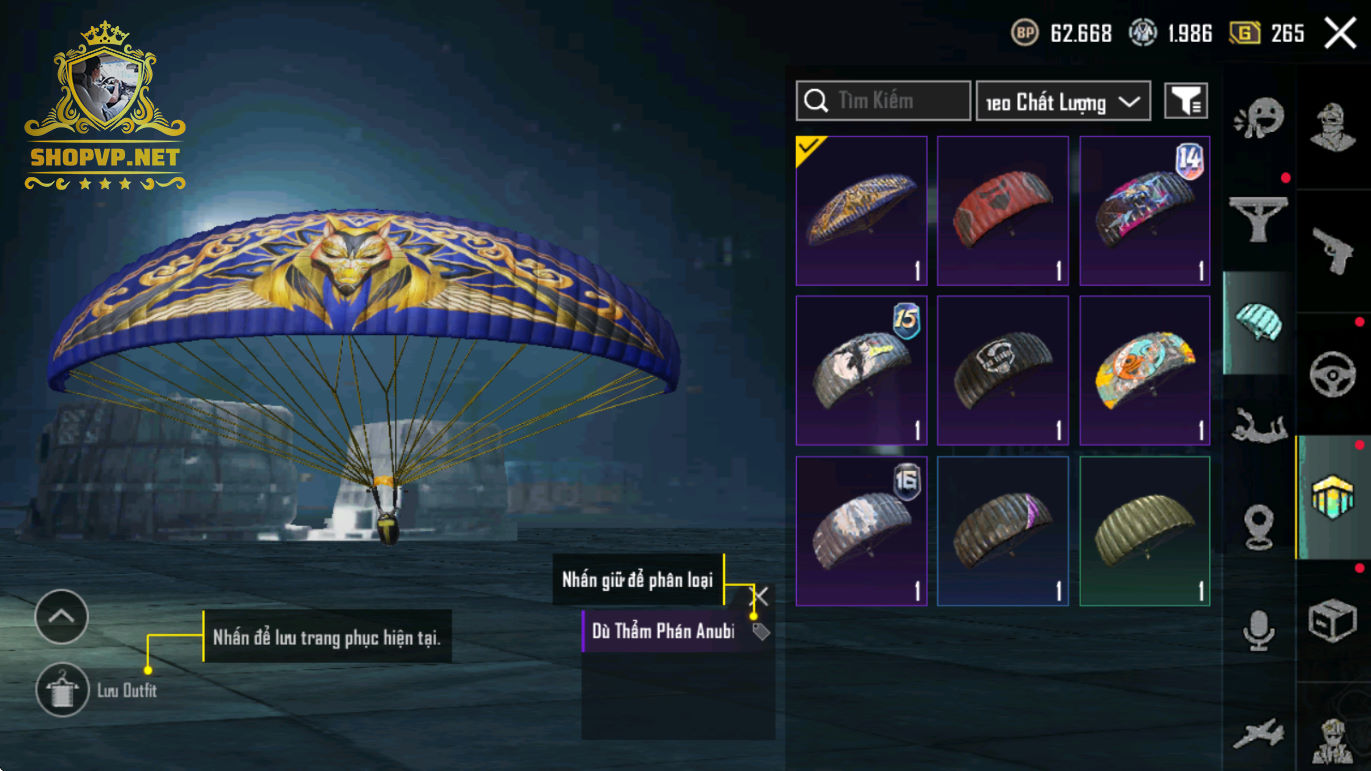
Task: Open the airplane skins category
Action: coord(1258,735)
